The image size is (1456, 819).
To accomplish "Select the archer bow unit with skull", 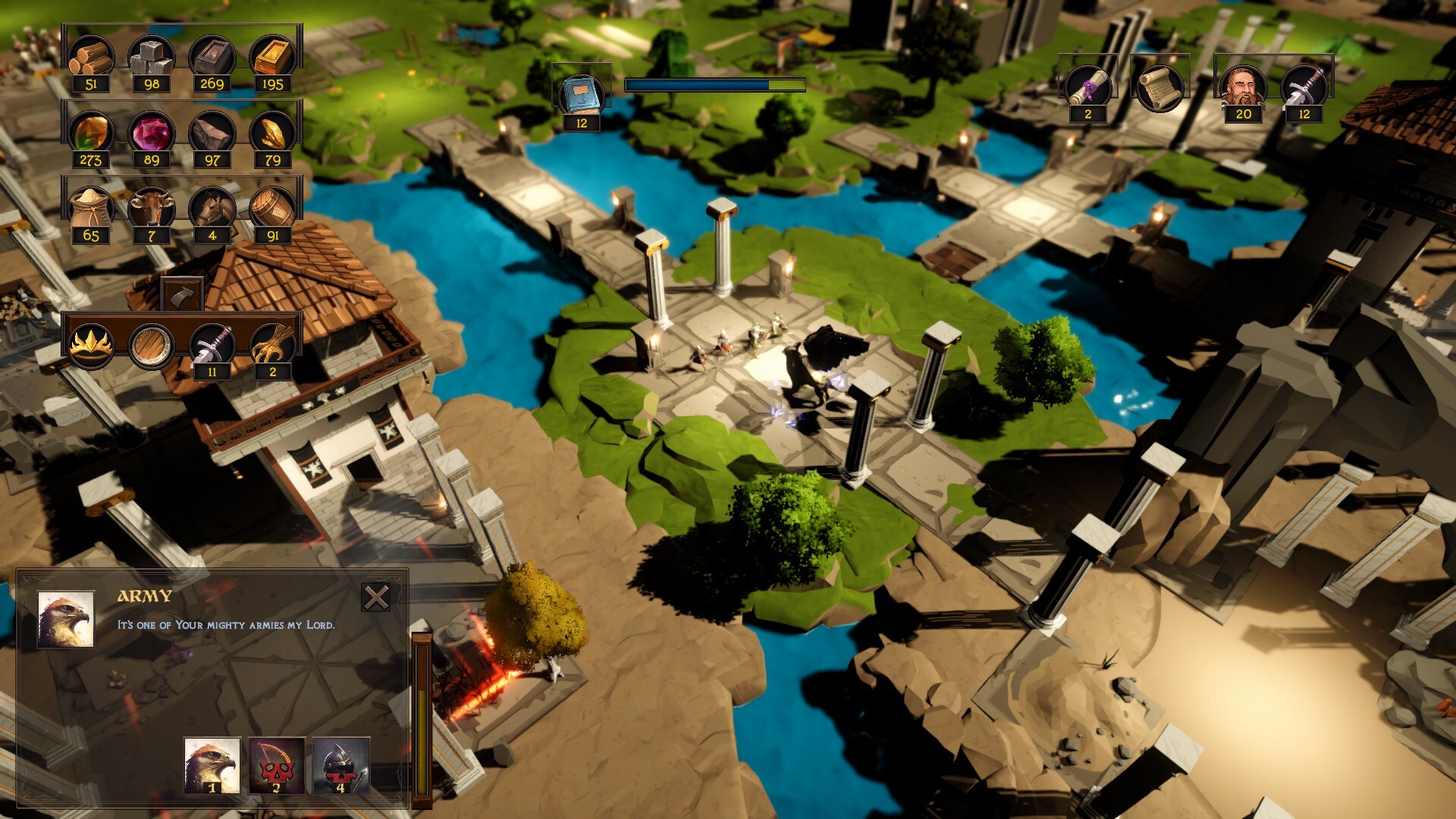I will (276, 765).
